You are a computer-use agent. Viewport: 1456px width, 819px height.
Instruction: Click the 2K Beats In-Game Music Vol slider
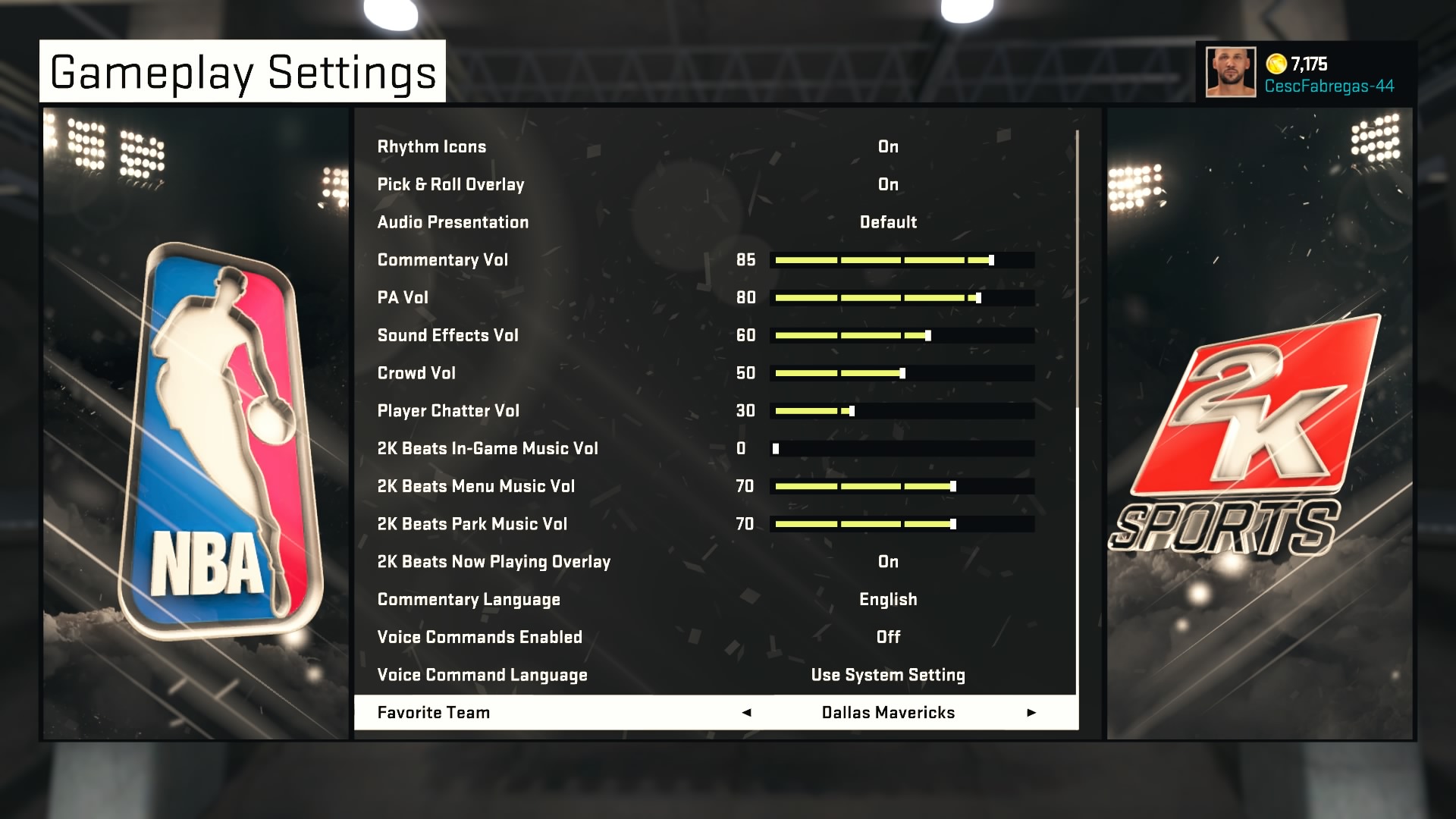pos(902,449)
